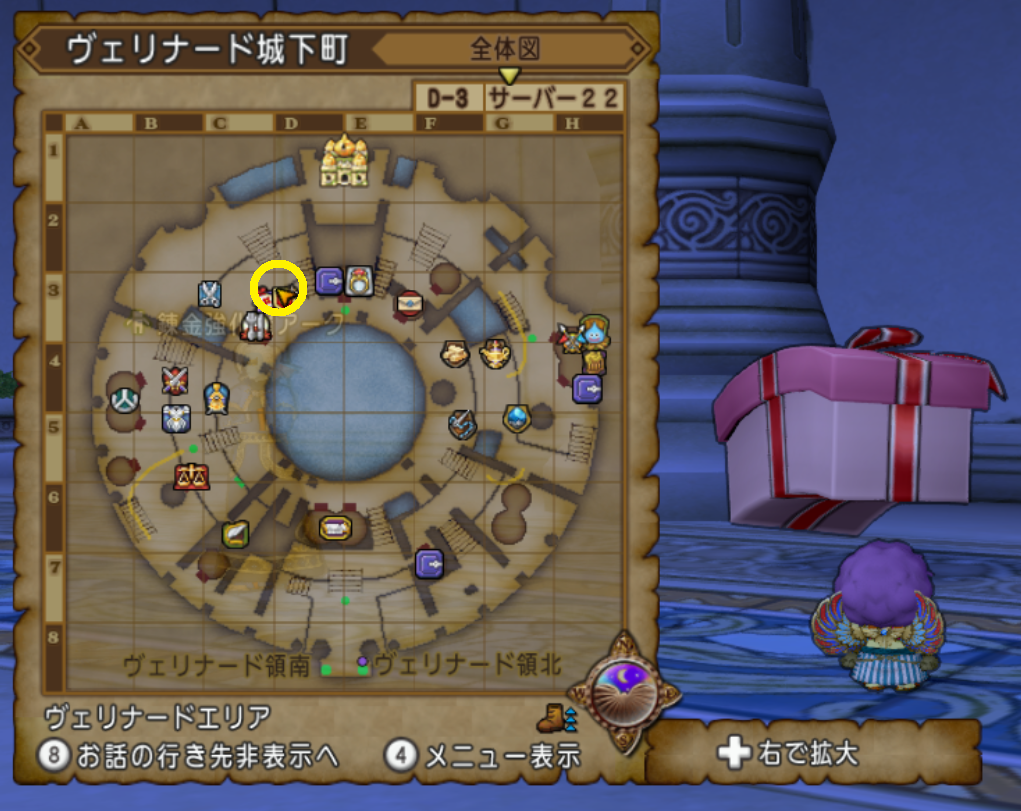
Task: Select the golden castle icon on the map
Action: point(343,161)
